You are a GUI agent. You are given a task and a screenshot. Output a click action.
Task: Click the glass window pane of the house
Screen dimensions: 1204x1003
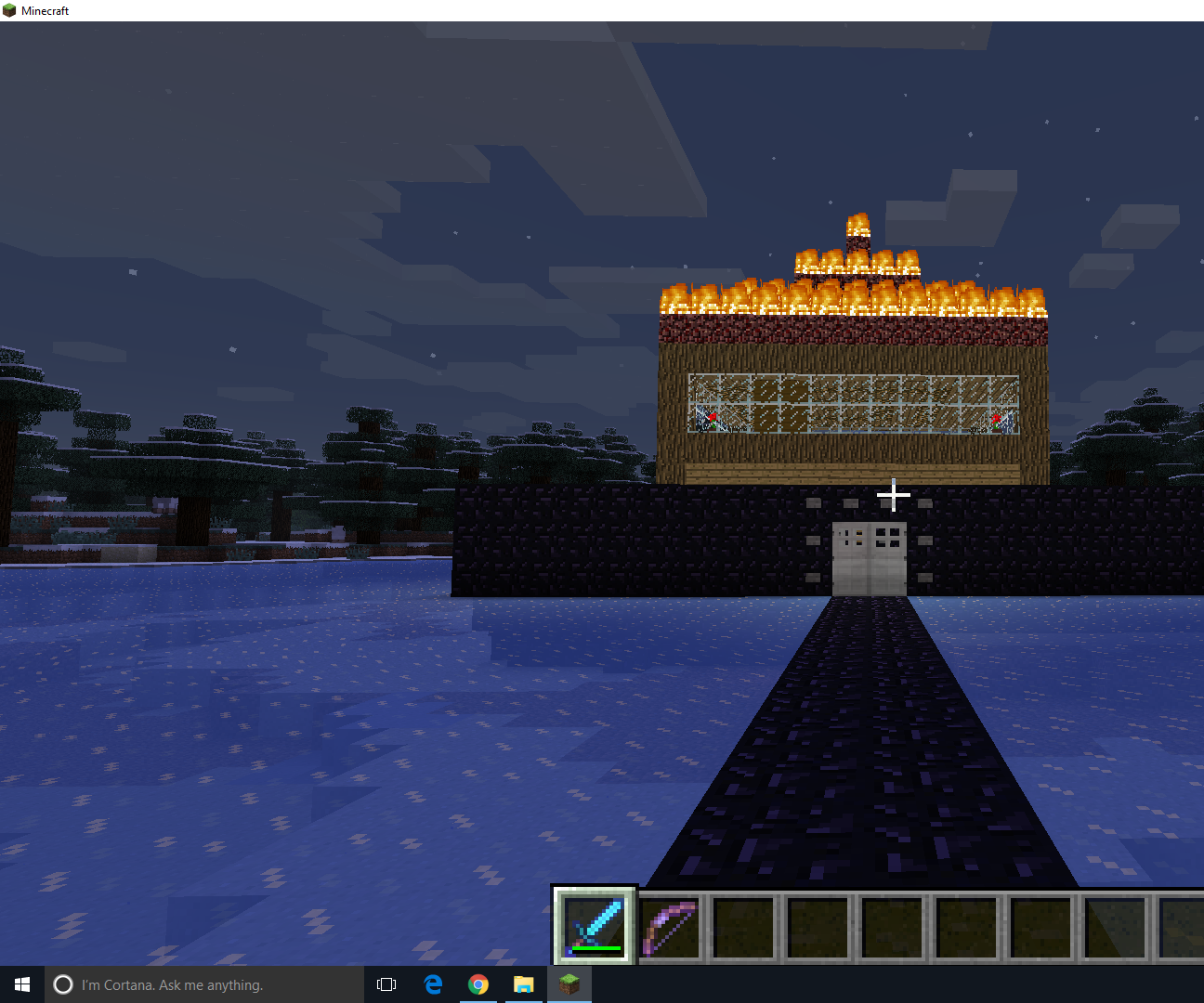click(855, 404)
